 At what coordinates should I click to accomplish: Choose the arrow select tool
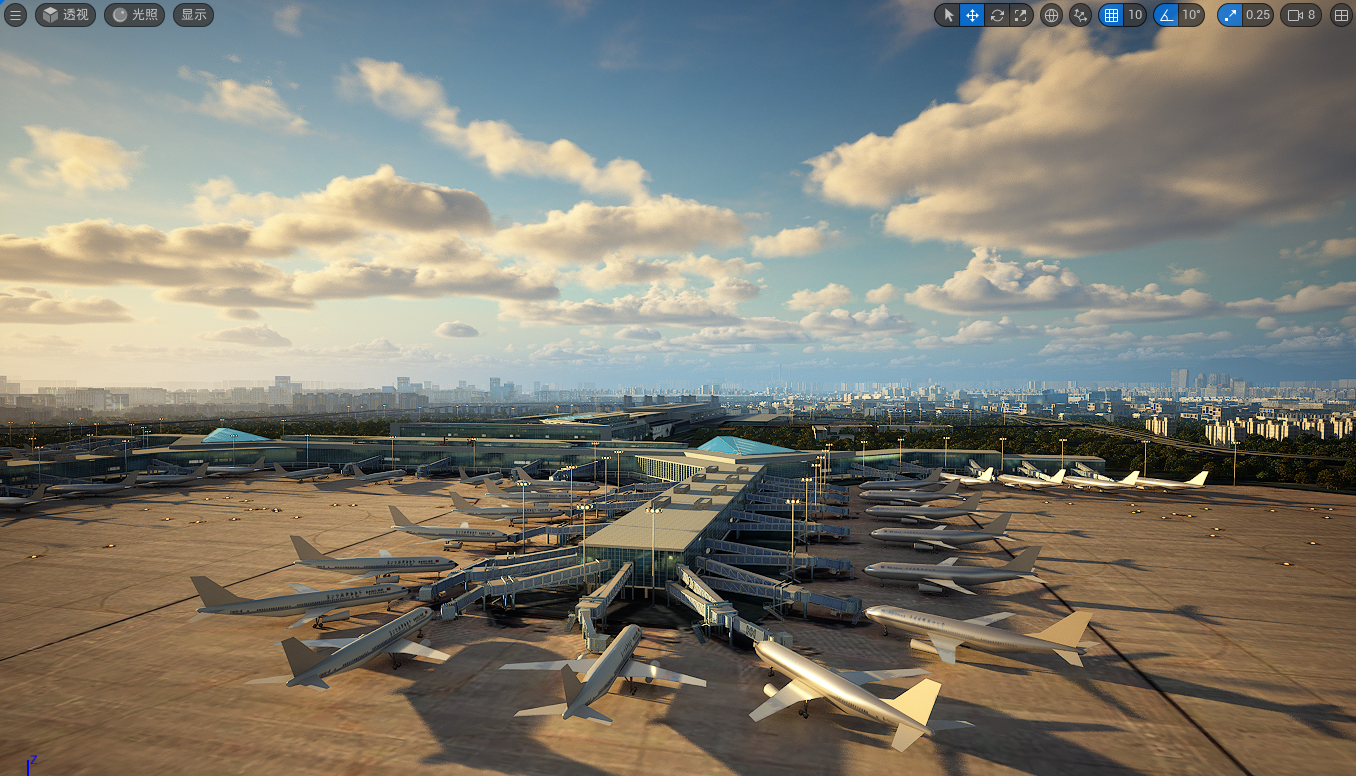[x=948, y=15]
